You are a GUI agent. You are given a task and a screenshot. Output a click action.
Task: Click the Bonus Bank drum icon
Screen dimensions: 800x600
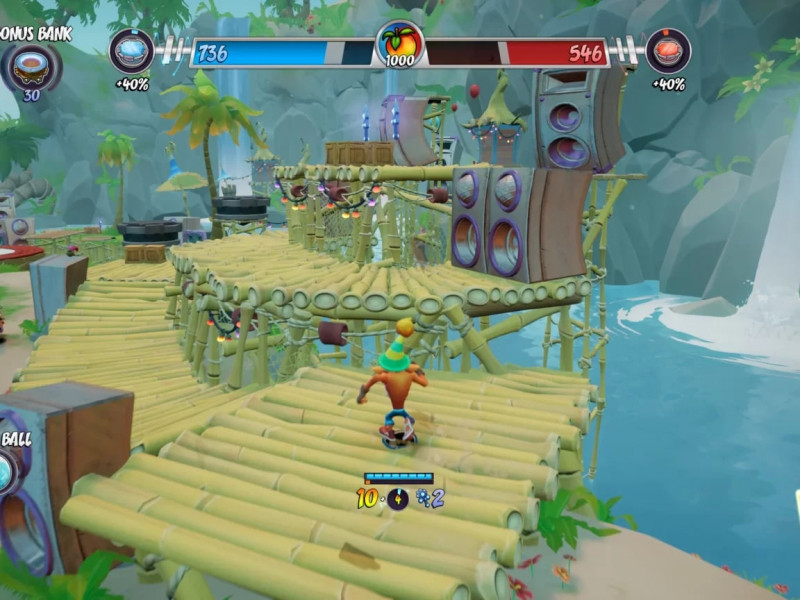pyautogui.click(x=32, y=67)
